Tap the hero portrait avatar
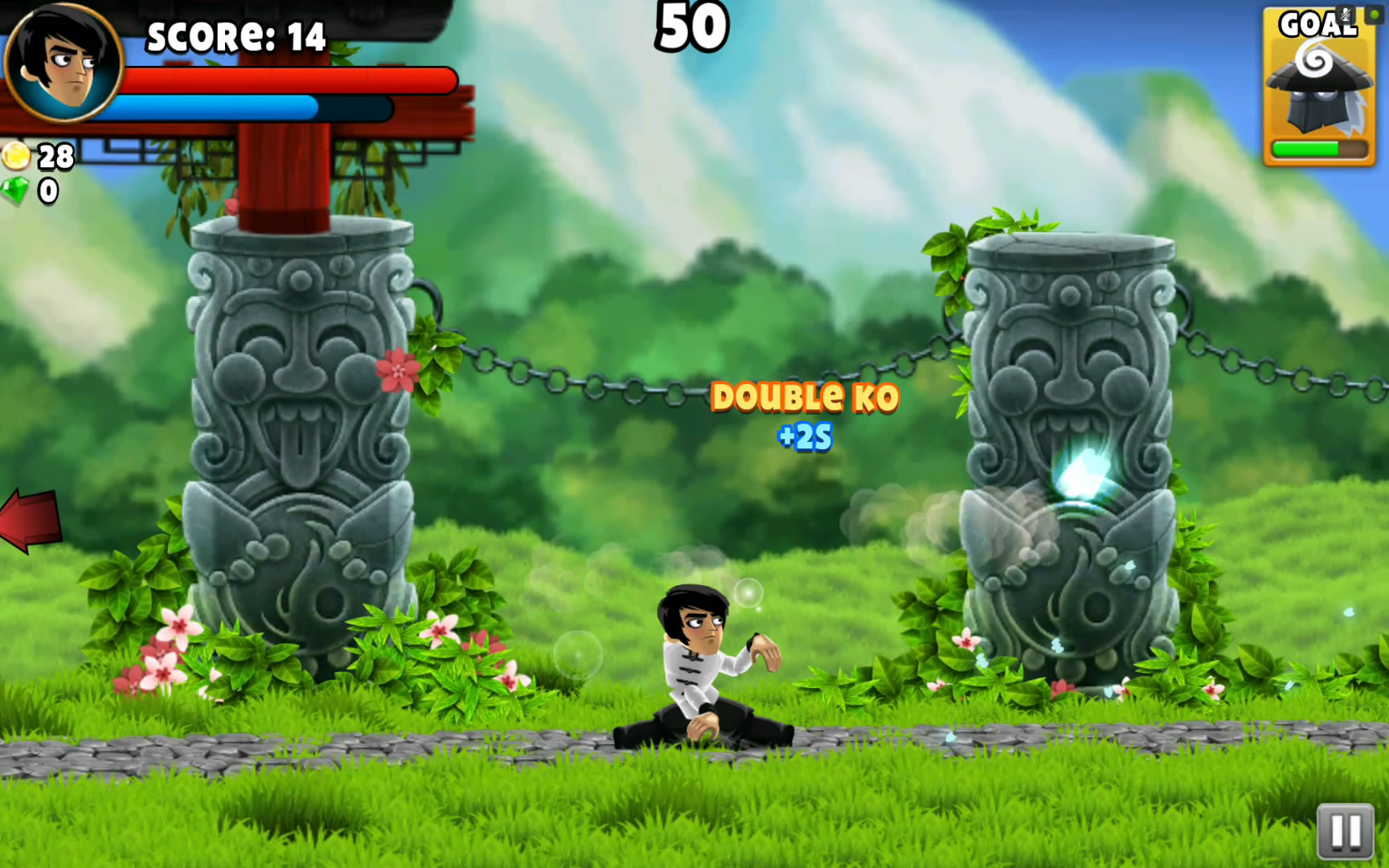The width and height of the screenshot is (1389, 868). pos(63,63)
